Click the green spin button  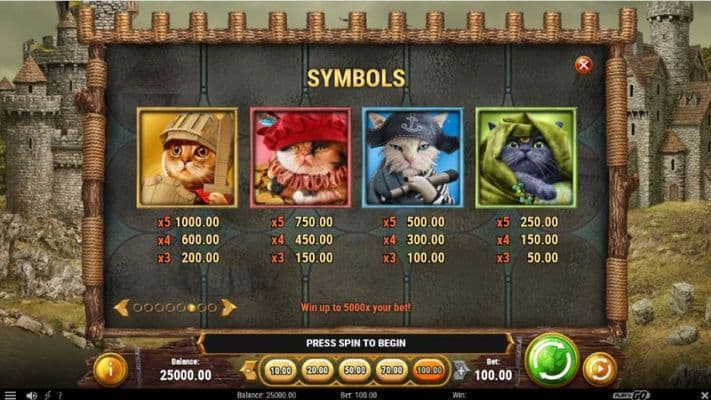click(552, 360)
